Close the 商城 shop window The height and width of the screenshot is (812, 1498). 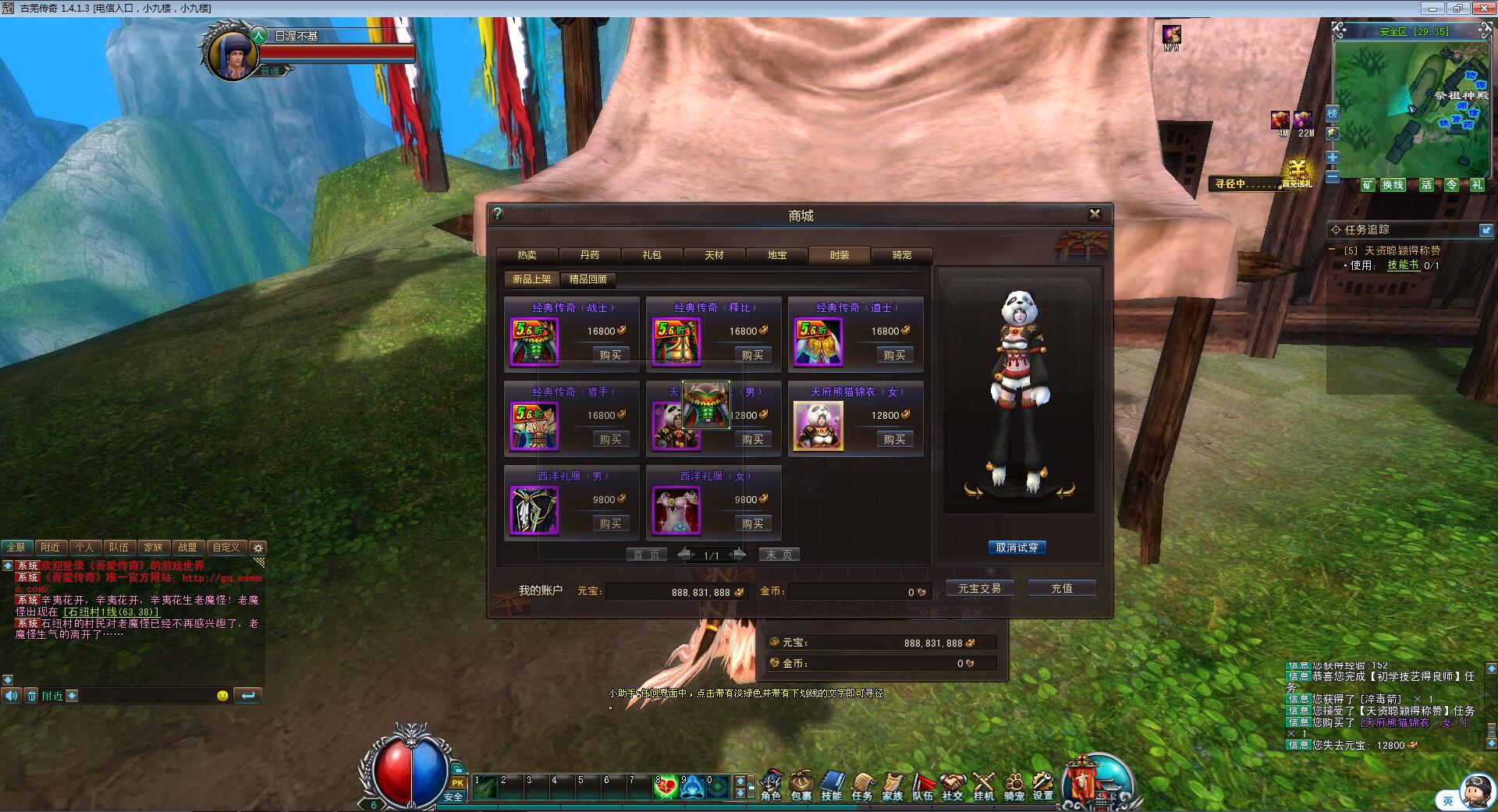point(1095,214)
